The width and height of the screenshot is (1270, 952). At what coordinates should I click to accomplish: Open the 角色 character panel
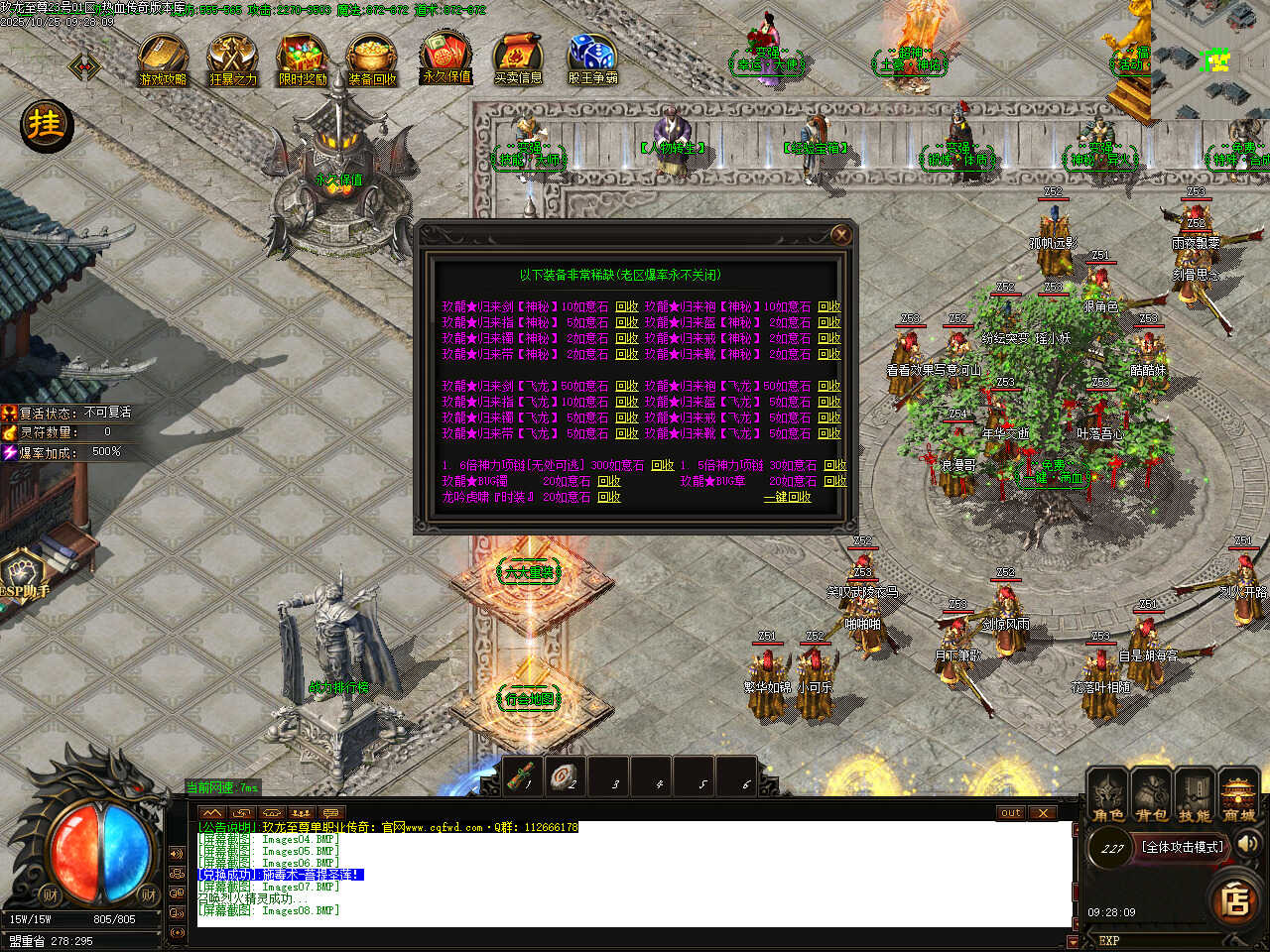[x=1108, y=798]
